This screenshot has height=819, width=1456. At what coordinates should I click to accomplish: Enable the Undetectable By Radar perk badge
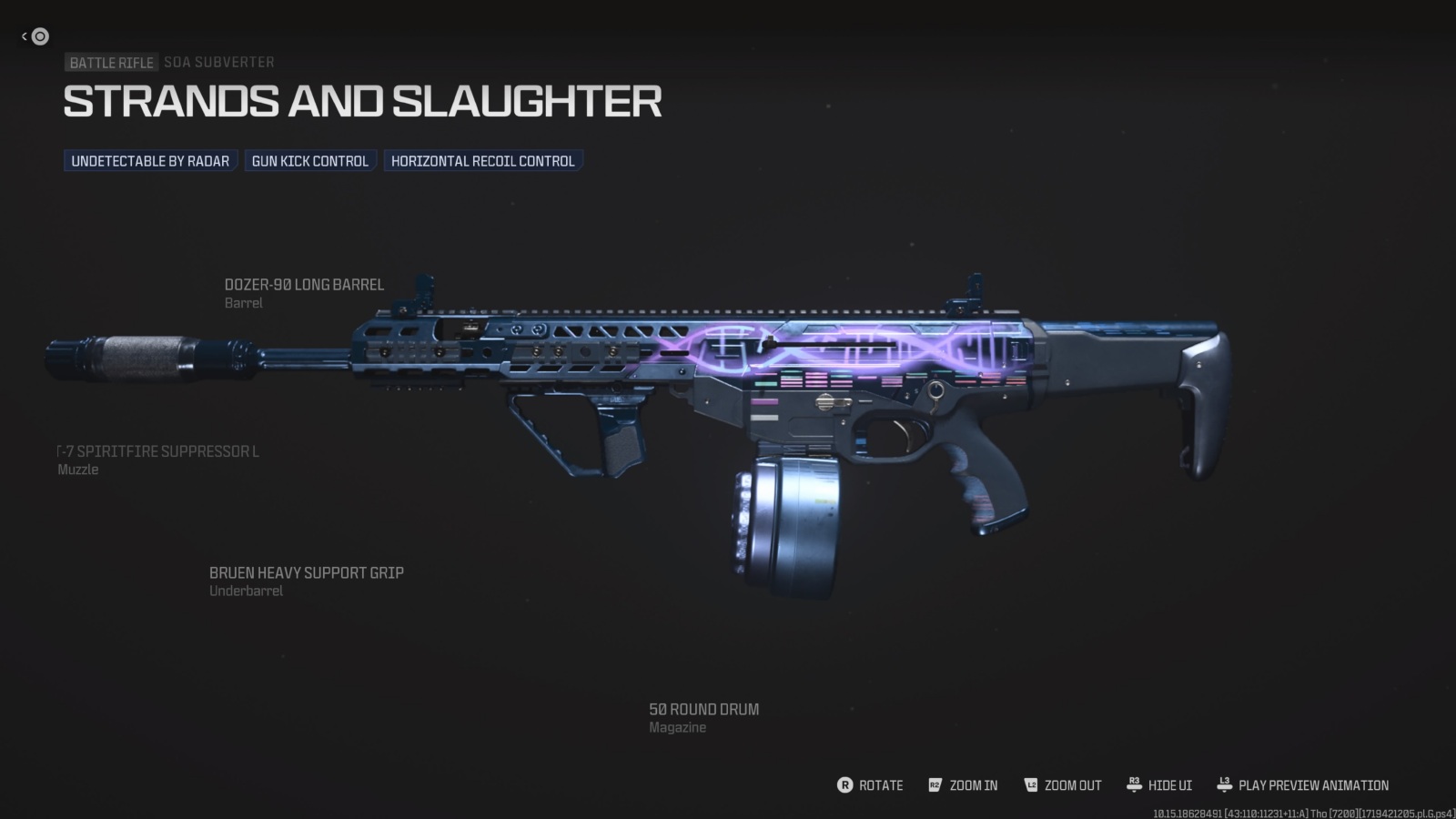(x=150, y=161)
